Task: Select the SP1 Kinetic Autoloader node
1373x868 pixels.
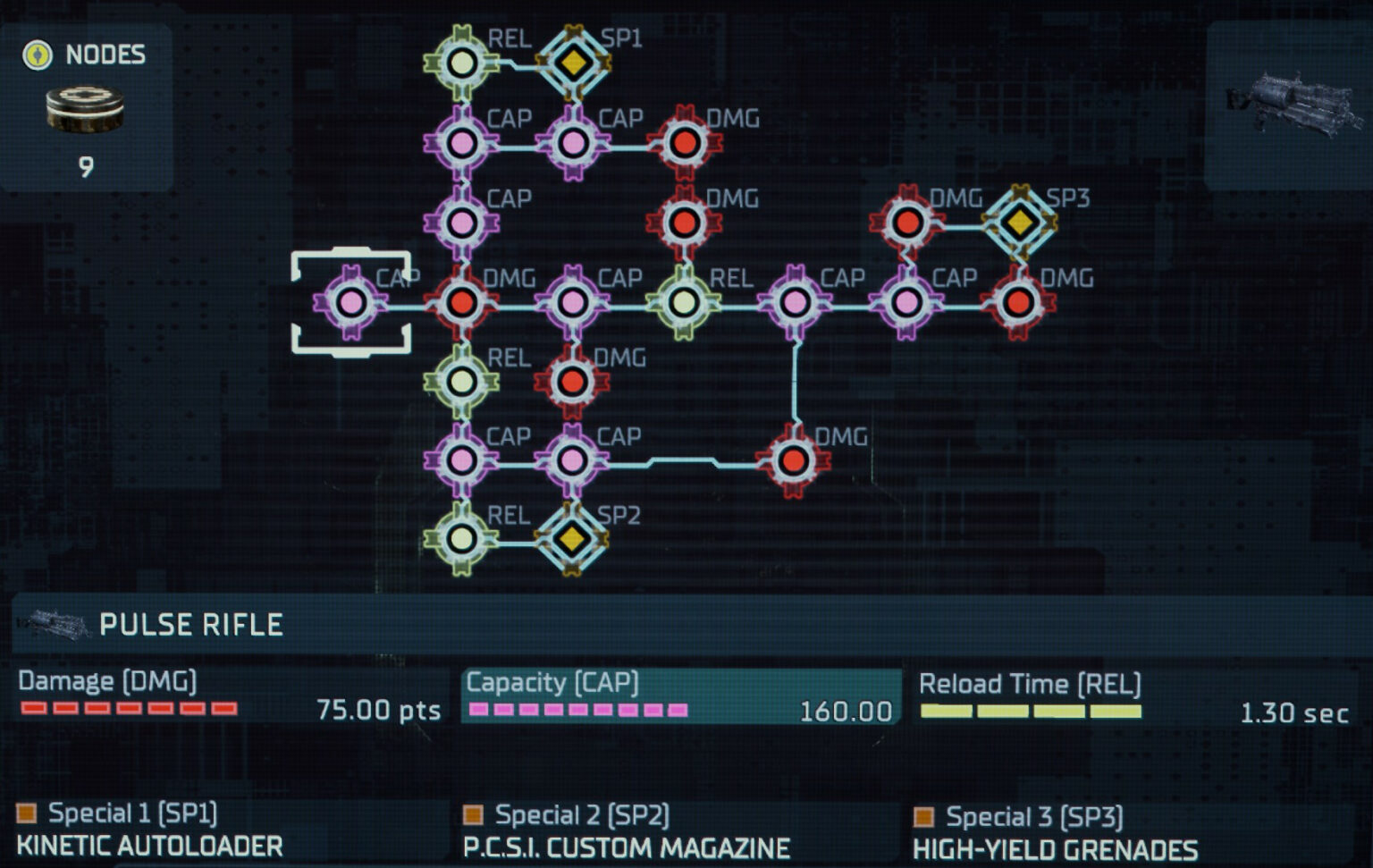Action: click(x=575, y=63)
